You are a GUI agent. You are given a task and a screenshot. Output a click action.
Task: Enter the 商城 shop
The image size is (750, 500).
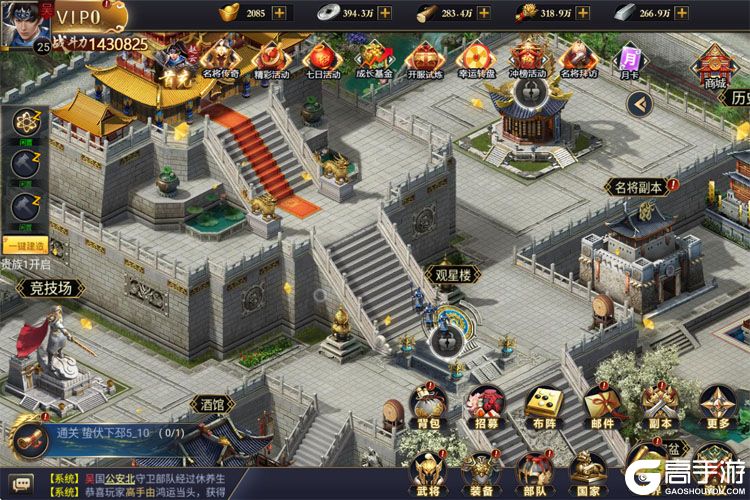pos(714,64)
